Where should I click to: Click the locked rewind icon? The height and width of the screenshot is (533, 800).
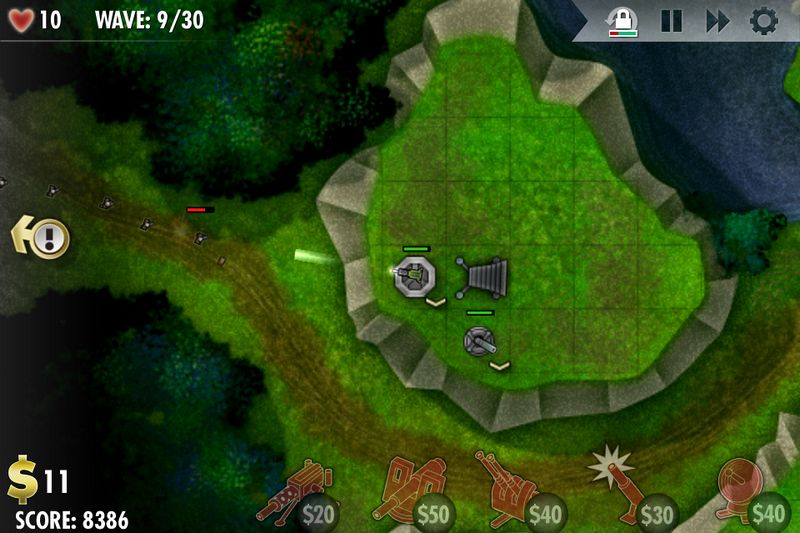[624, 22]
